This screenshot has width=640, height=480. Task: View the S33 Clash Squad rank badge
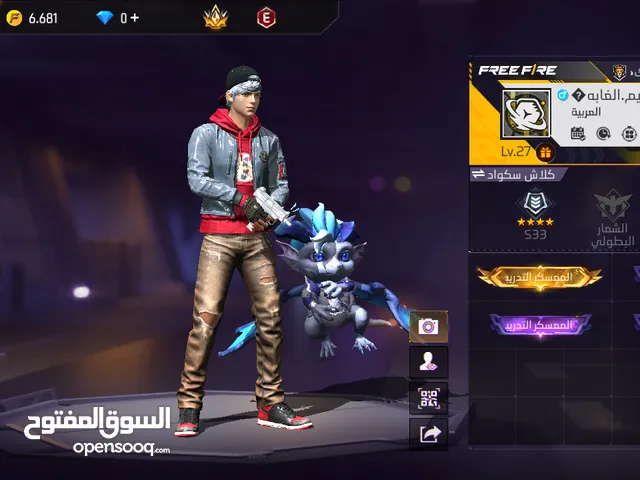pyautogui.click(x=533, y=213)
